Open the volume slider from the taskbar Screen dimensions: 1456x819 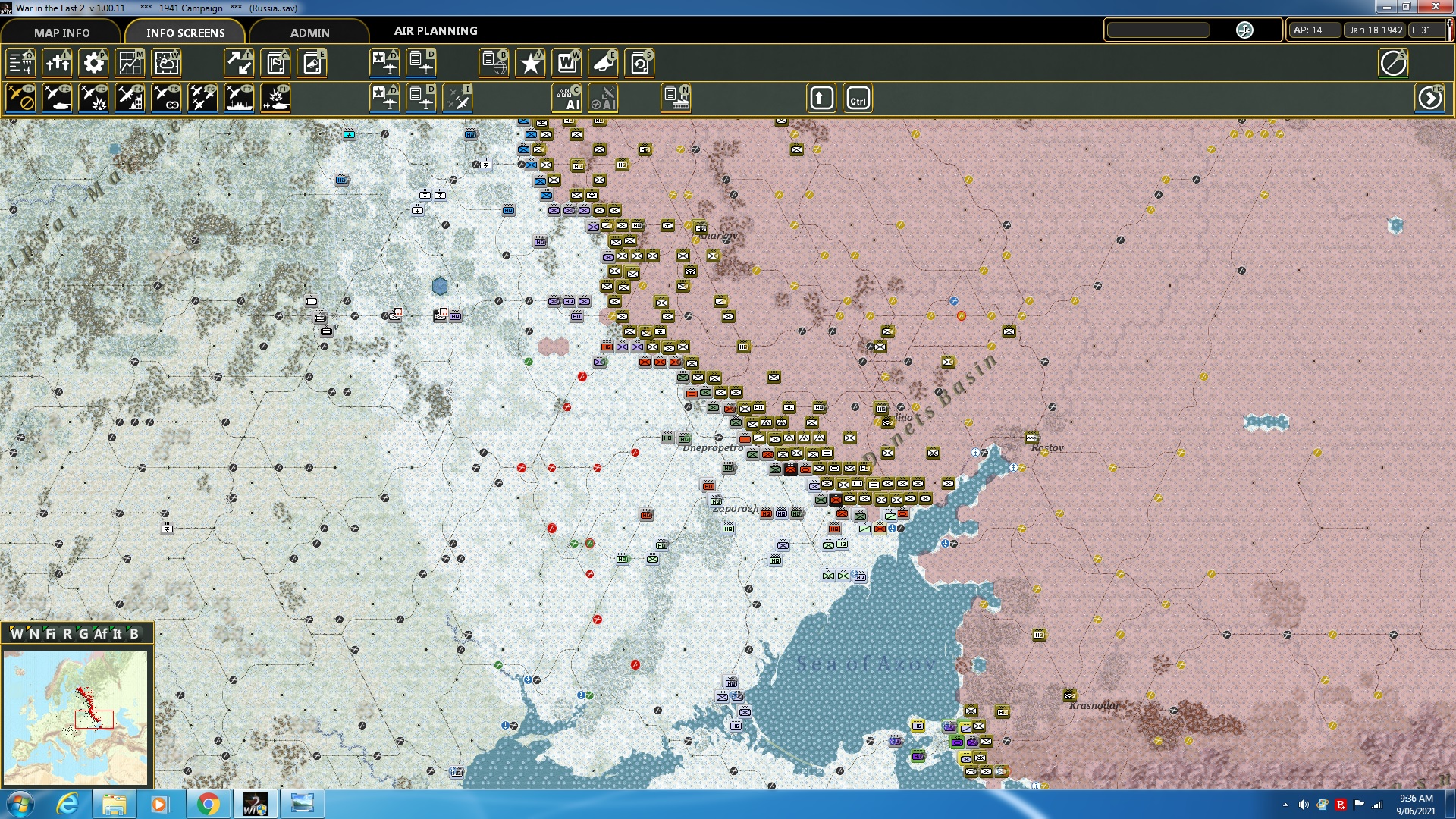coord(1302,803)
